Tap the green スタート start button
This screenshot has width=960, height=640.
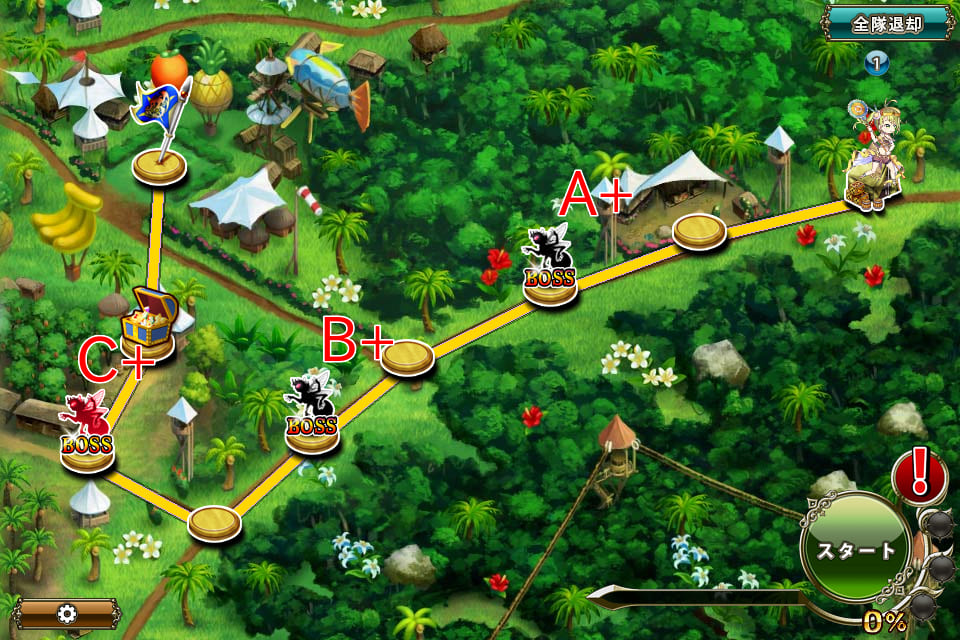856,549
